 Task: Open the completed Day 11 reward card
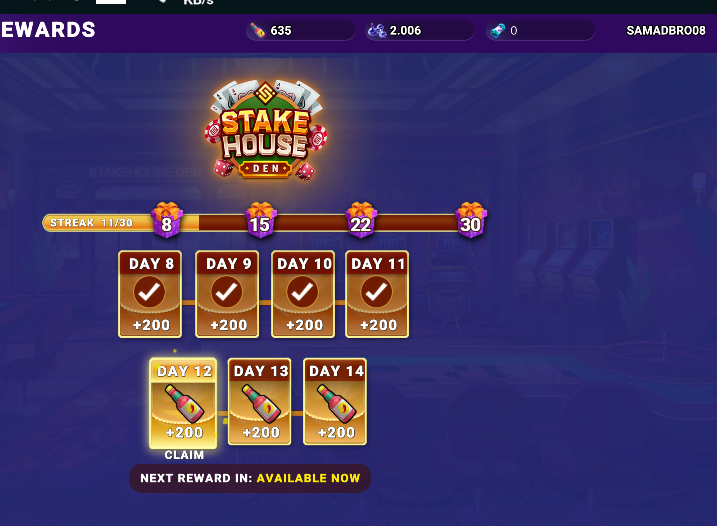[x=377, y=294]
